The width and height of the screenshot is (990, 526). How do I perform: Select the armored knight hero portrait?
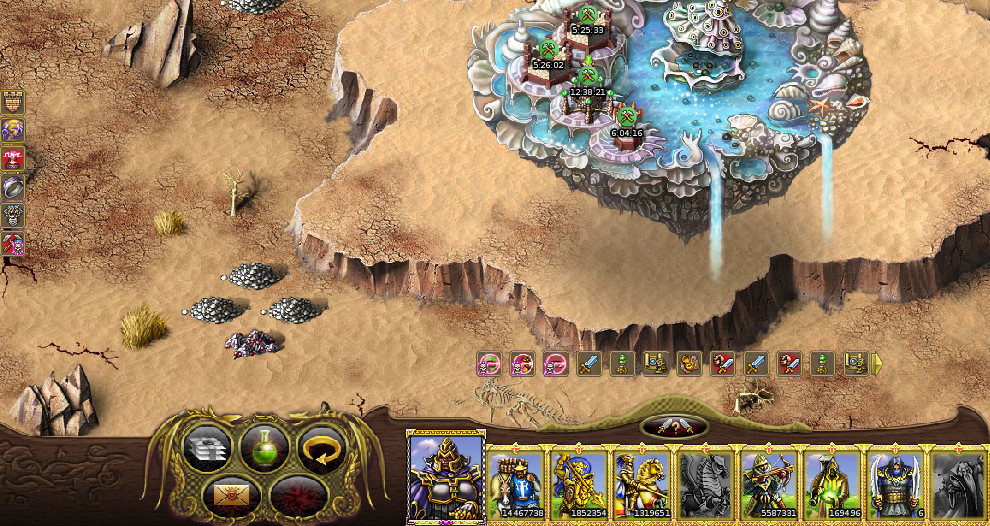[446, 478]
